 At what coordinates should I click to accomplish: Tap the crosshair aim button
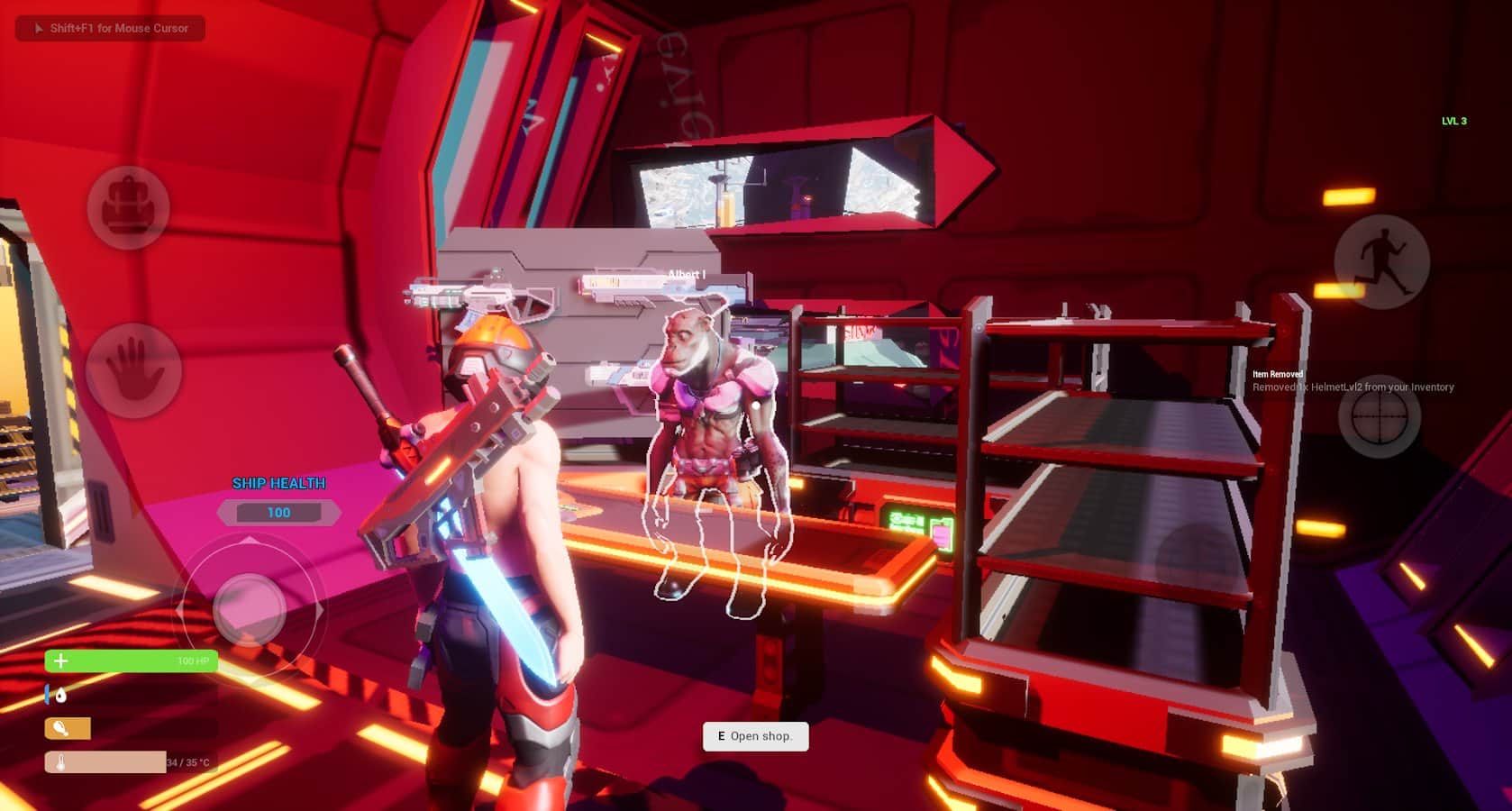point(1379,416)
